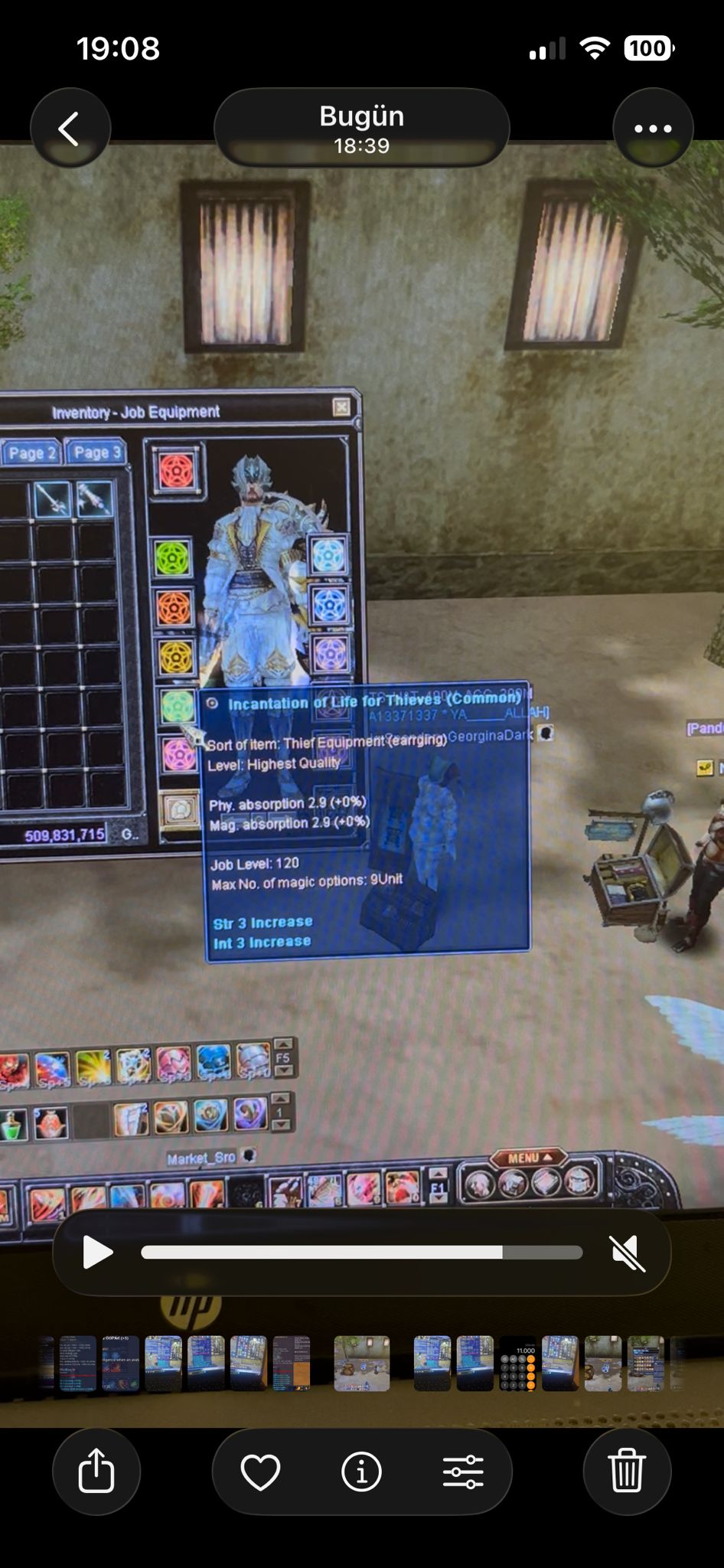Click the orange pentagram equipment slot

click(x=174, y=609)
